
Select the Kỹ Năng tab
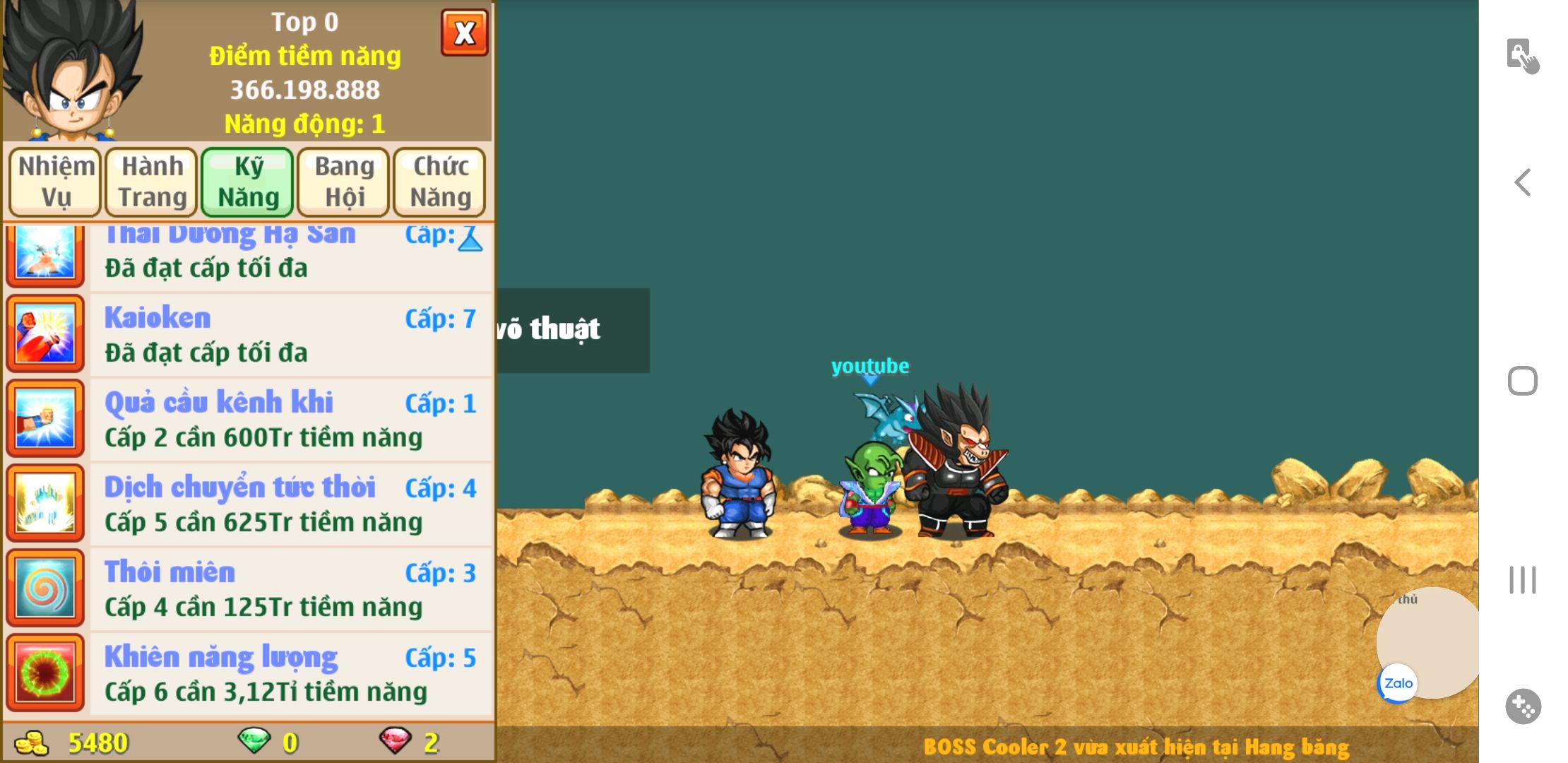coord(248,182)
